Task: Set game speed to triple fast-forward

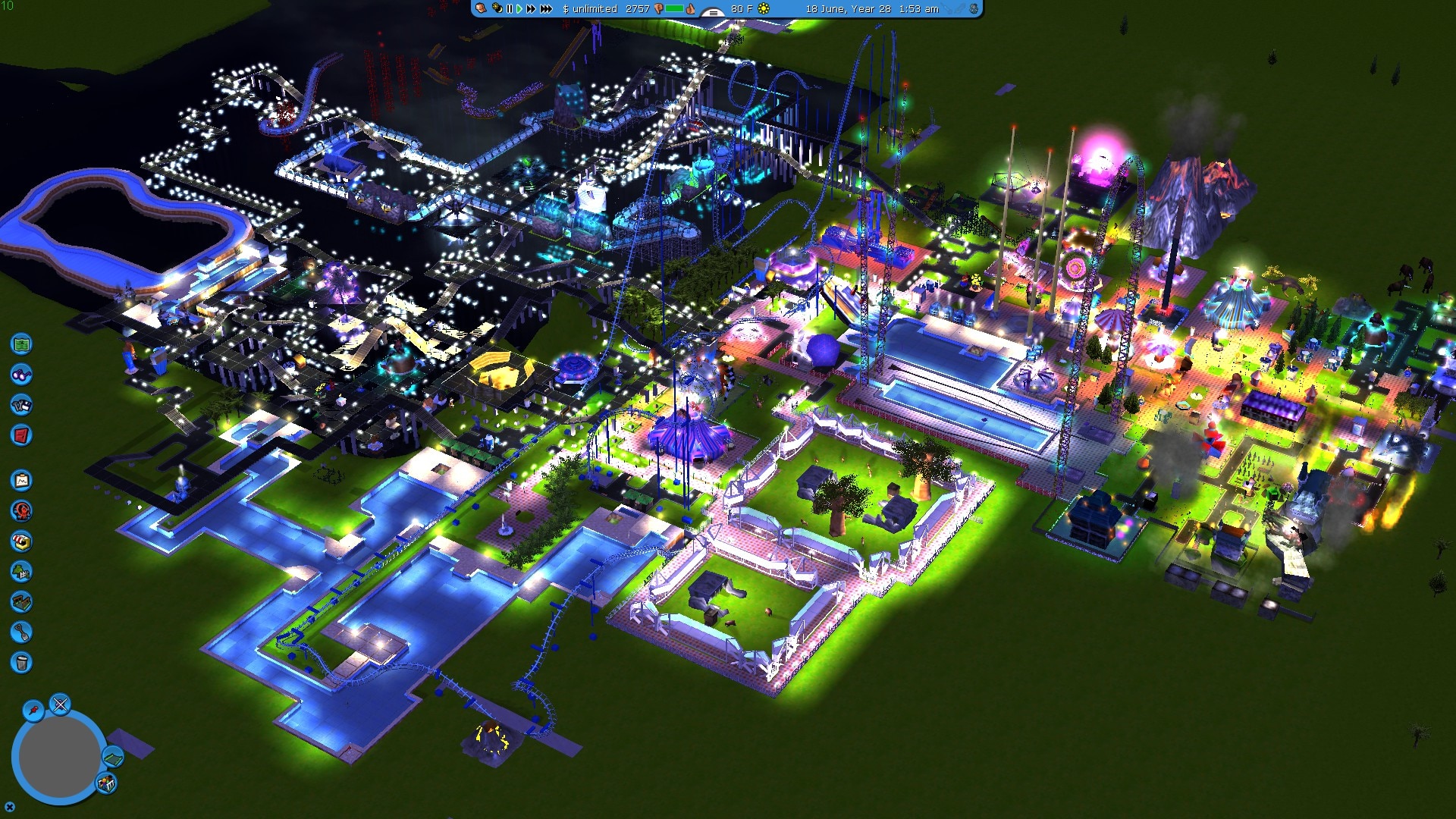Action: (546, 9)
